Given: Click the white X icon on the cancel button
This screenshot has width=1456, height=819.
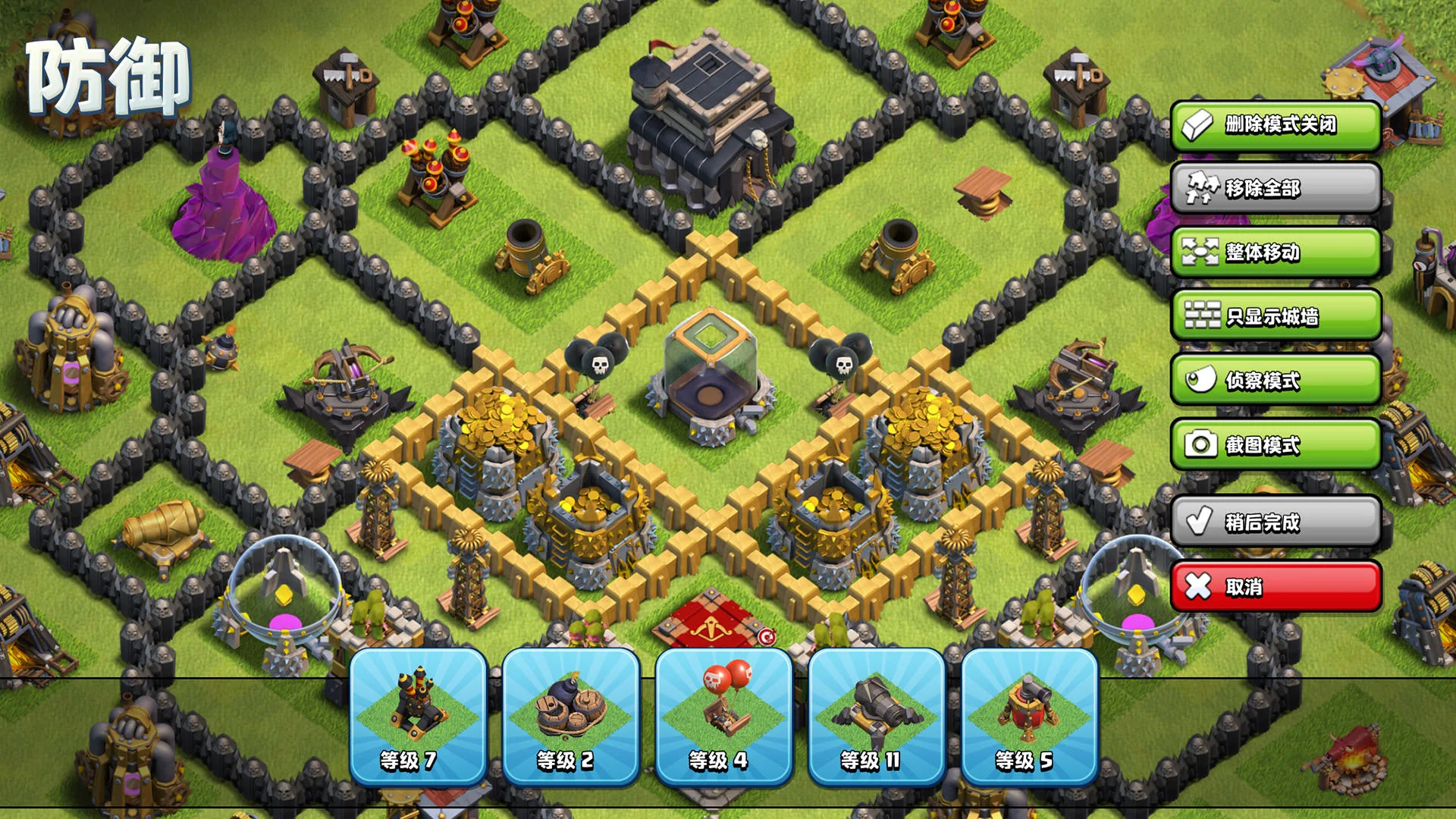Looking at the screenshot, I should click(1200, 587).
